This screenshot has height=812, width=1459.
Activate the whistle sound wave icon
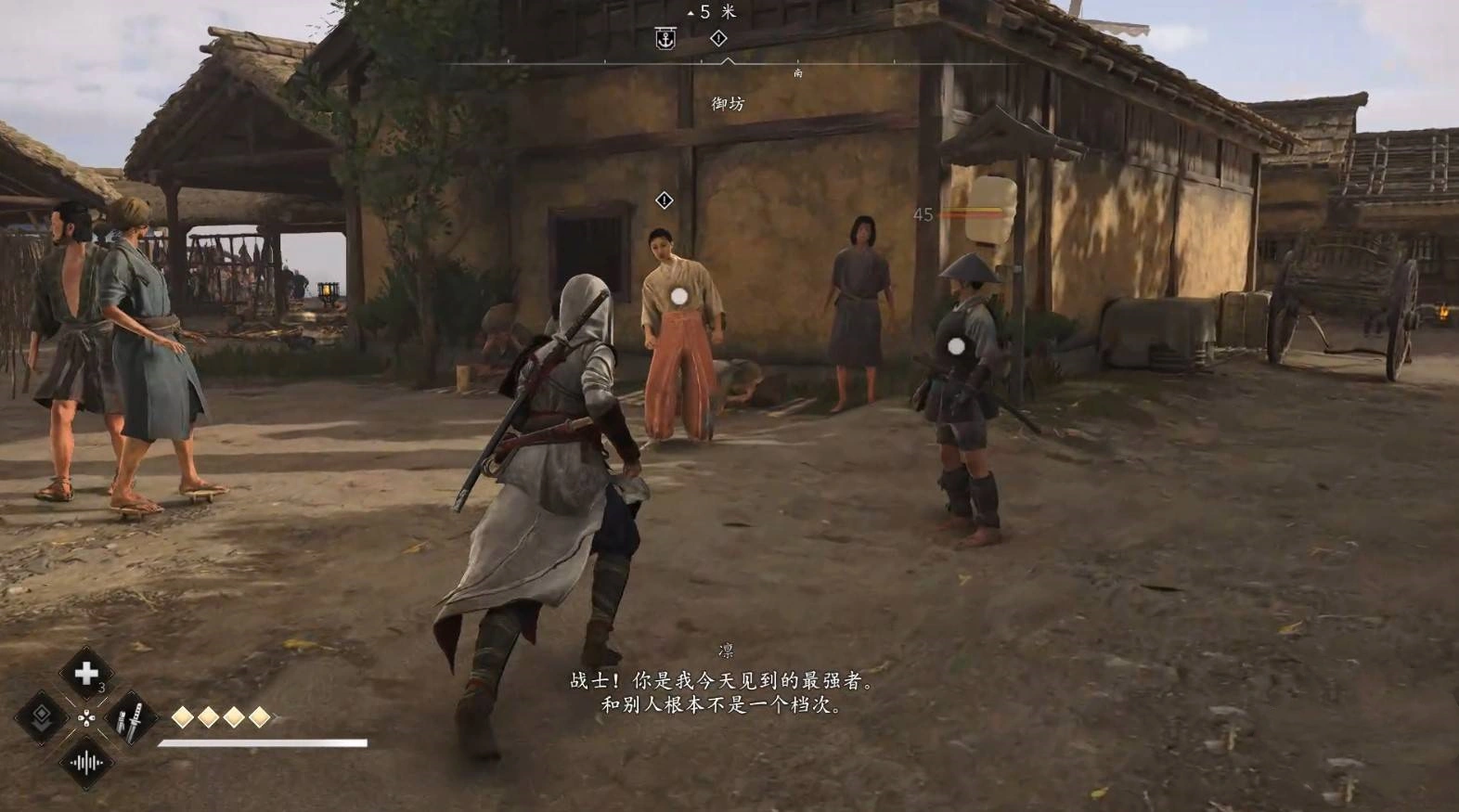85,762
